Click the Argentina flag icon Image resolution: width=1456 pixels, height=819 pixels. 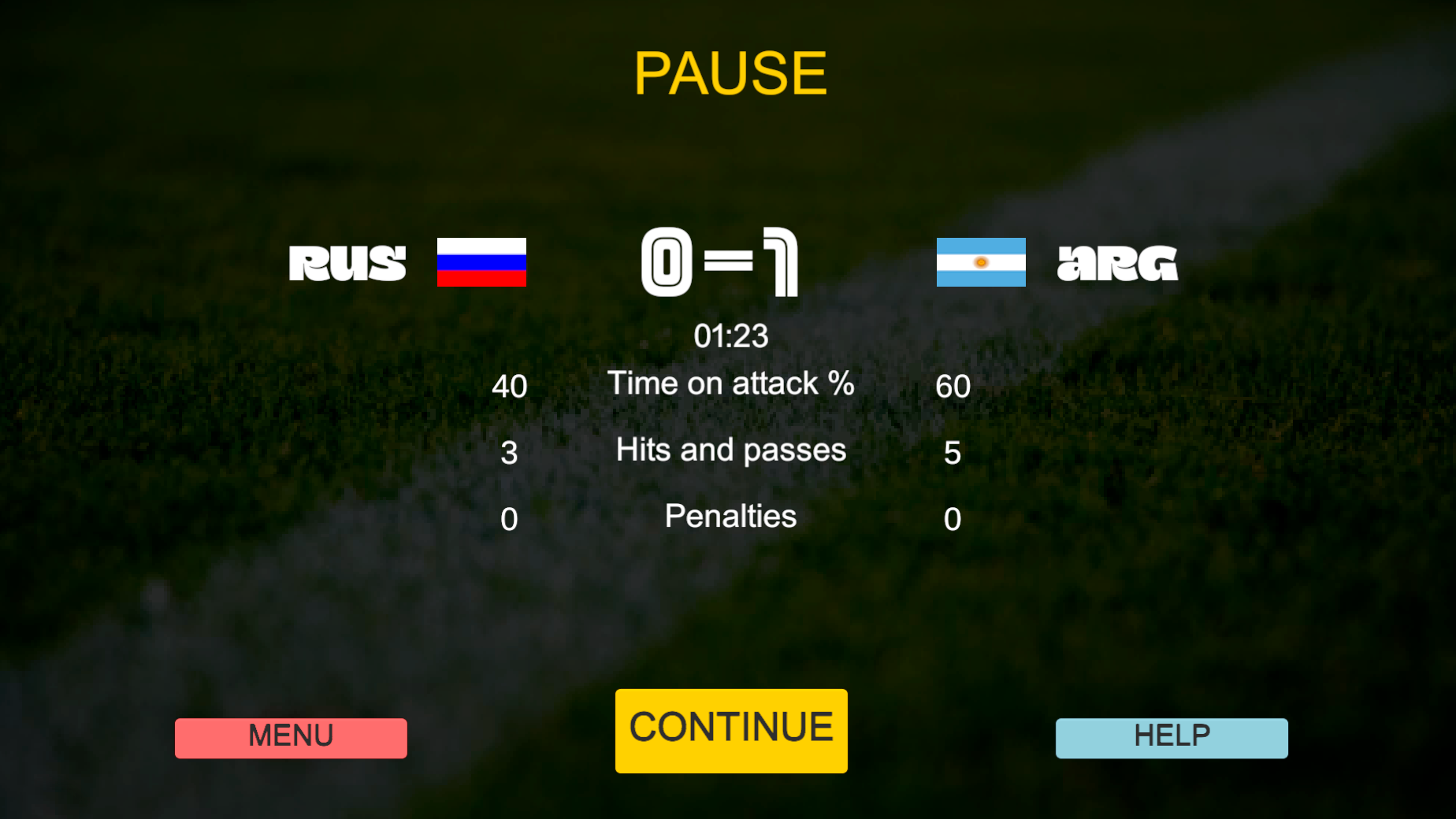tap(980, 263)
